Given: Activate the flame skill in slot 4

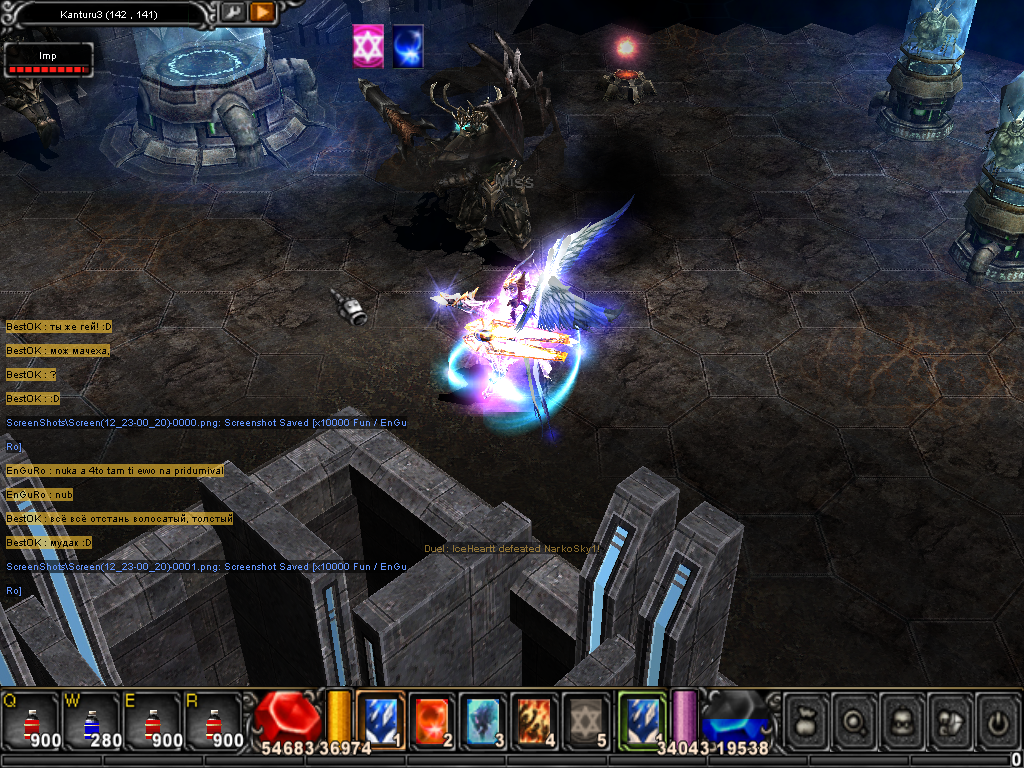Looking at the screenshot, I should (x=535, y=720).
